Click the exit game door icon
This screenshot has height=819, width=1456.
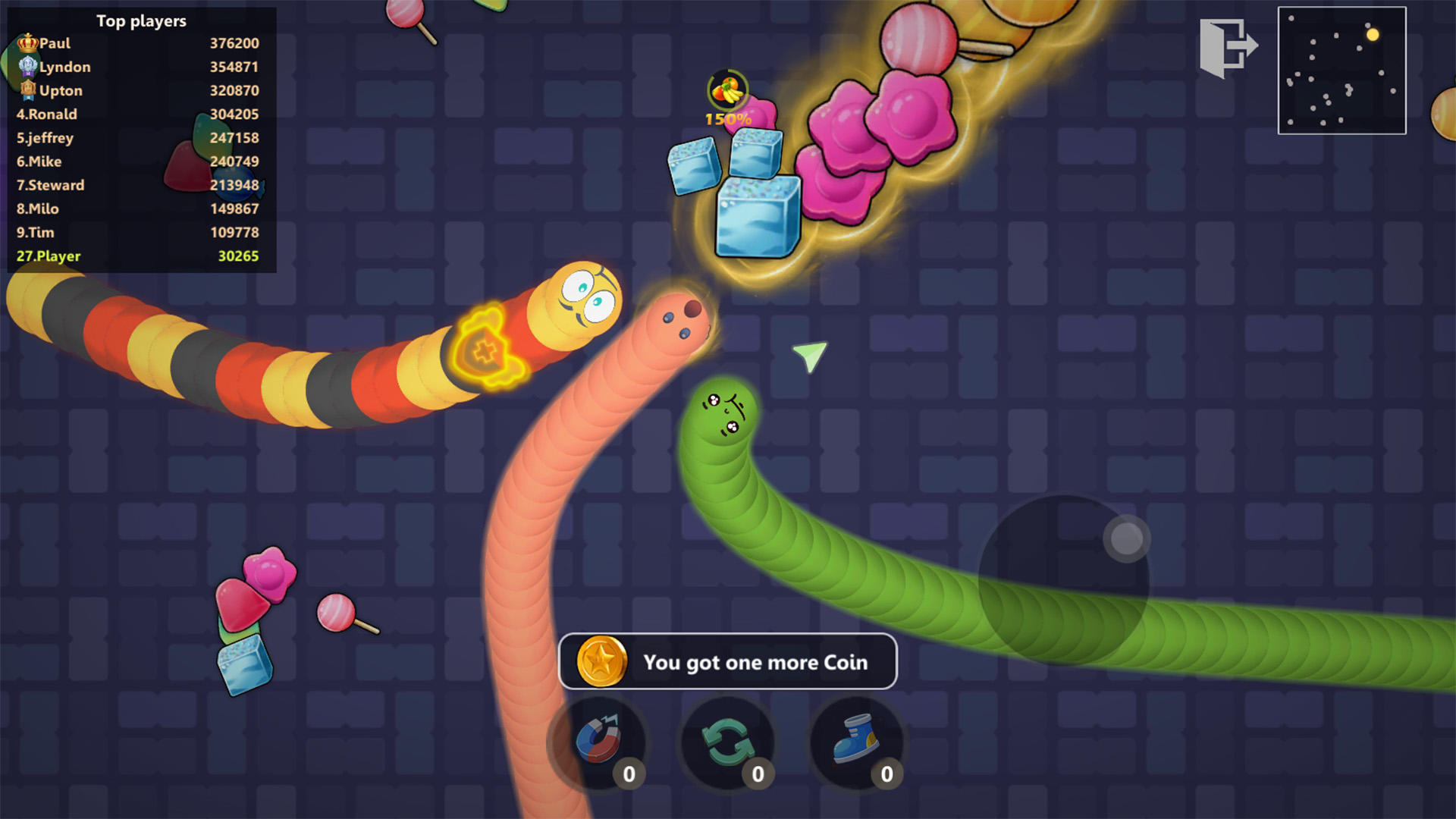pyautogui.click(x=1229, y=45)
